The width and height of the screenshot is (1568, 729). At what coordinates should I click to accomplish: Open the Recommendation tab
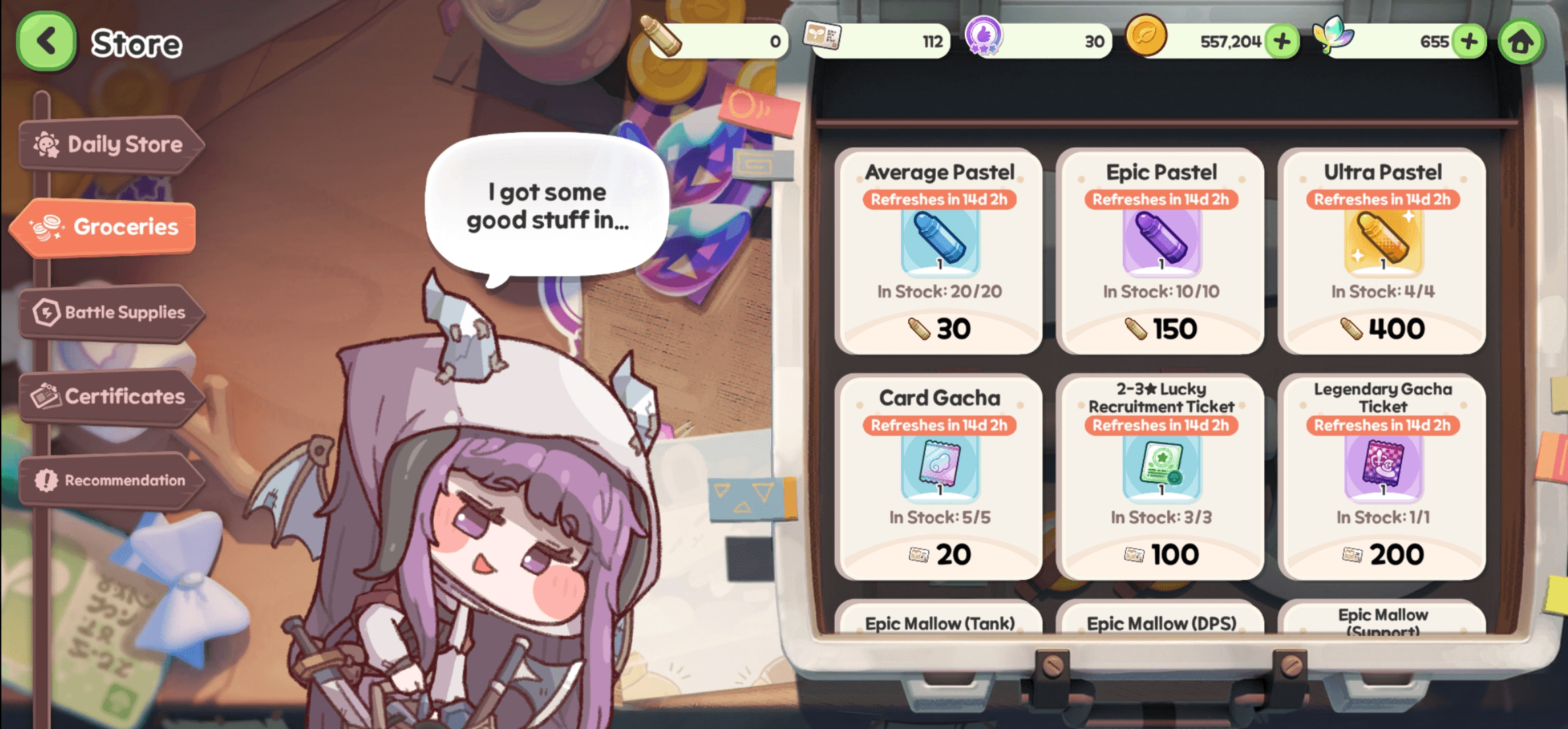click(x=111, y=480)
